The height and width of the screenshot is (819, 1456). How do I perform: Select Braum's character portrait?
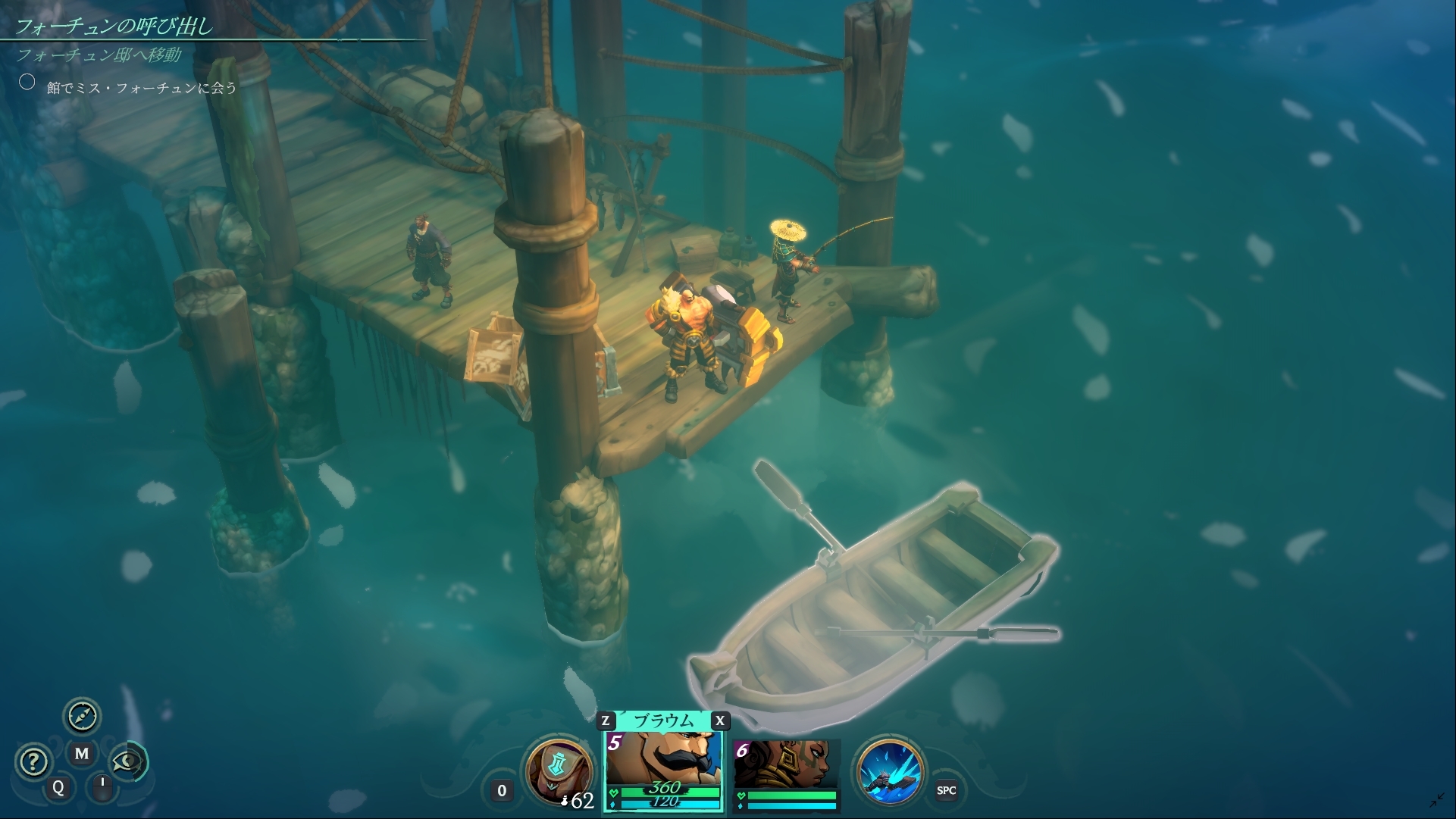coord(663,761)
